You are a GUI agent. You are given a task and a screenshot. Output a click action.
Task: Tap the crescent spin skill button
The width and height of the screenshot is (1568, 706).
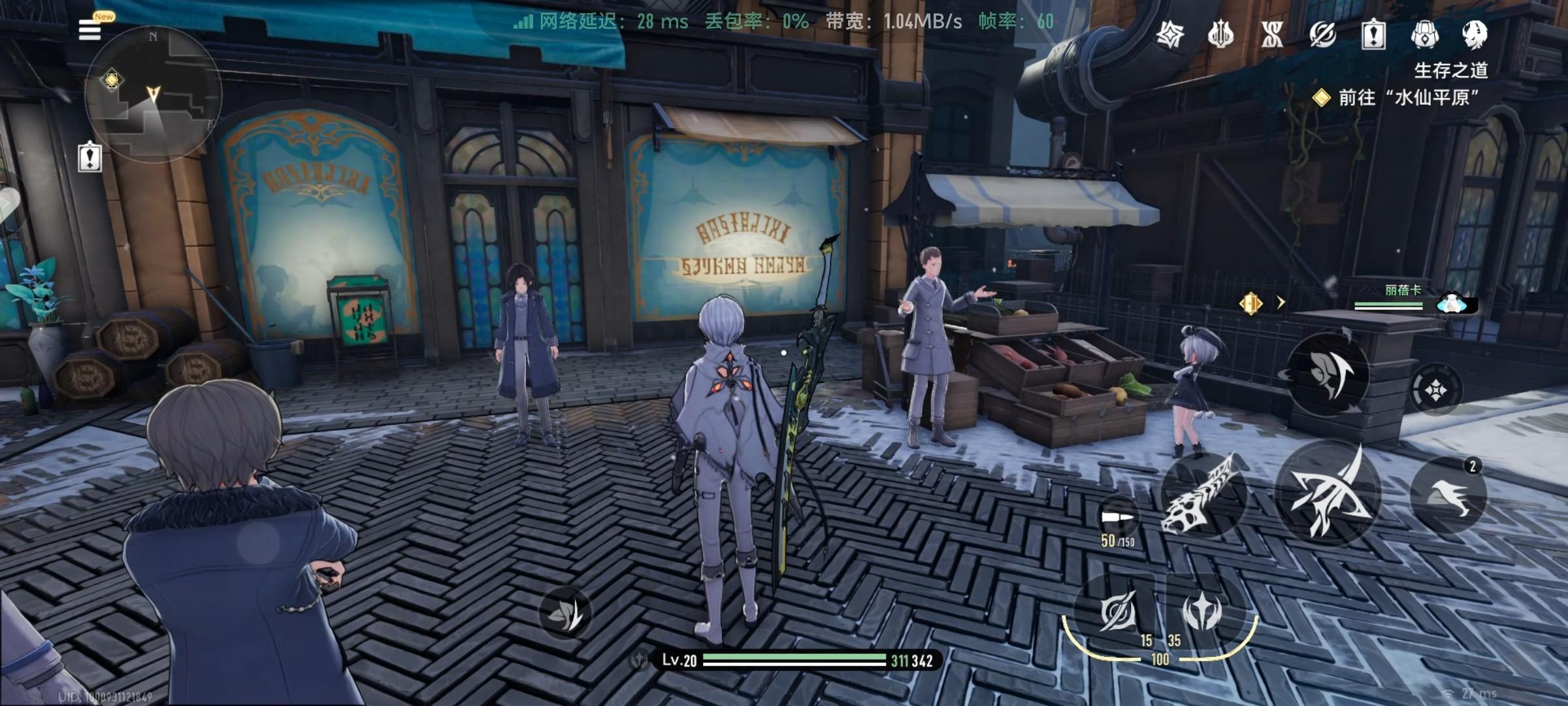point(1328,375)
